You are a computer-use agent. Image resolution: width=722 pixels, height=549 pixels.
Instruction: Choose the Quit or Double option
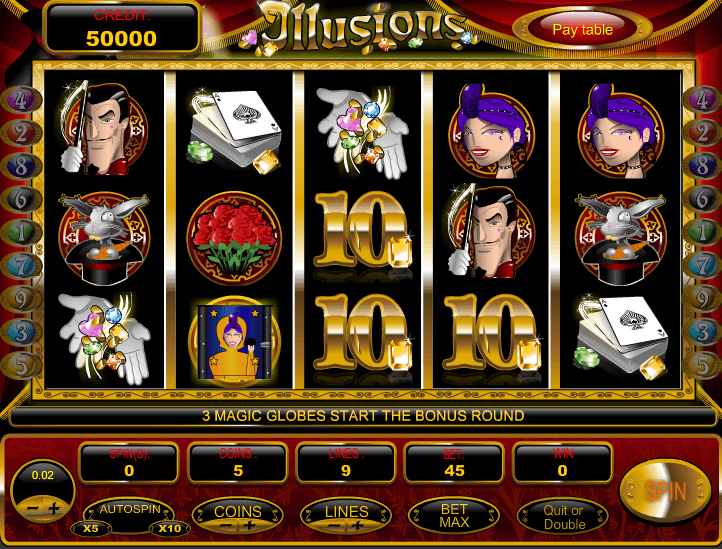tap(564, 516)
